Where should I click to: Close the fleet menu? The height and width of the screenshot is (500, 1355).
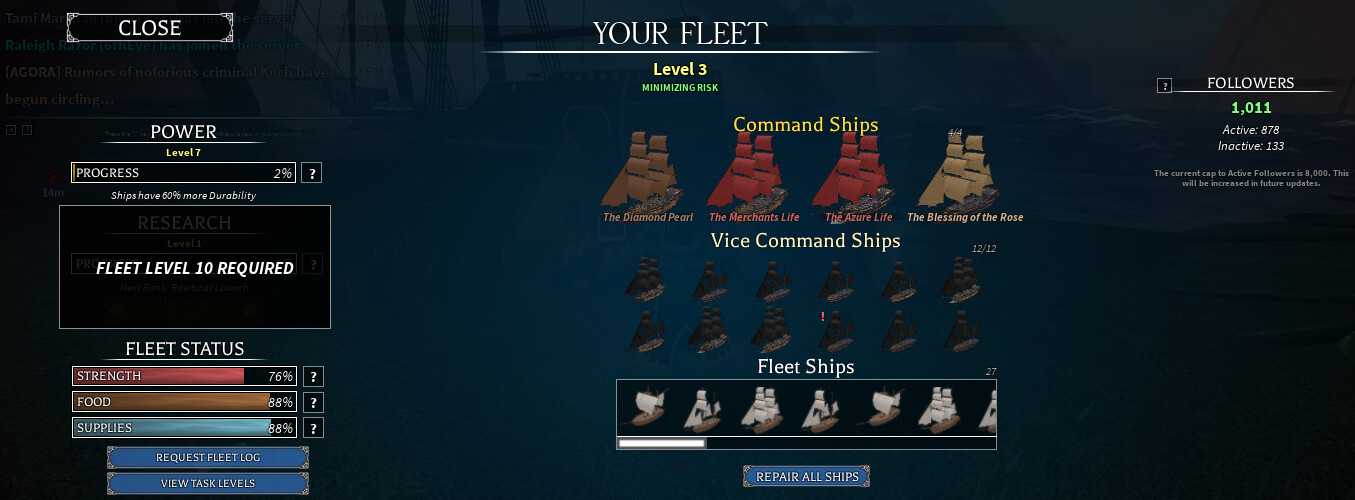[150, 29]
